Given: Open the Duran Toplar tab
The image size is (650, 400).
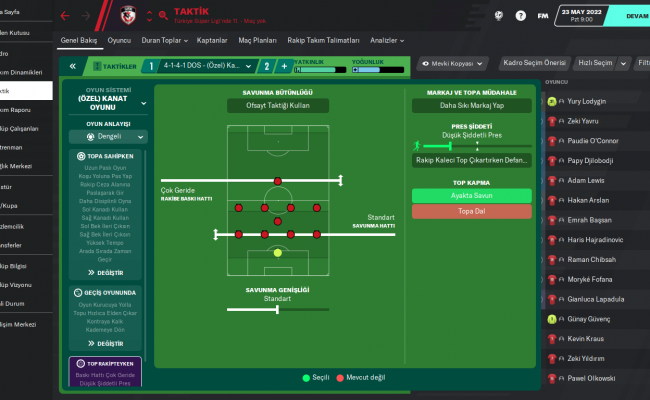Looking at the screenshot, I should click(x=164, y=41).
